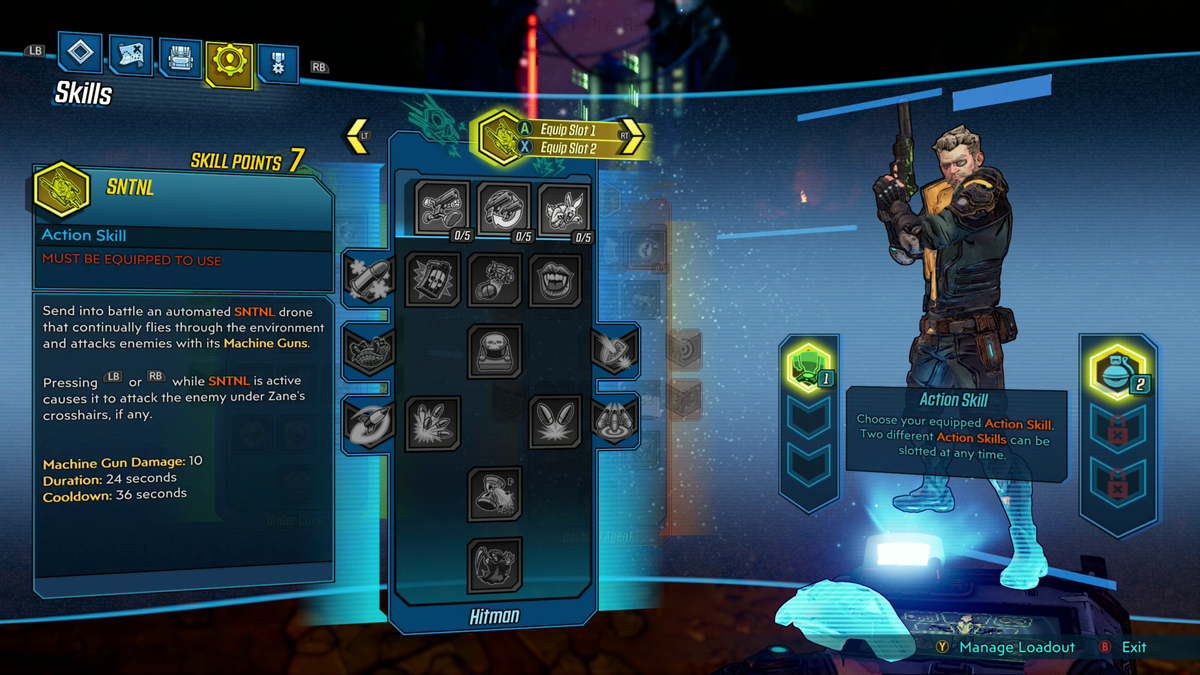Go to the next skill tree arrow
Viewport: 1200px width, 675px height.
click(632, 137)
